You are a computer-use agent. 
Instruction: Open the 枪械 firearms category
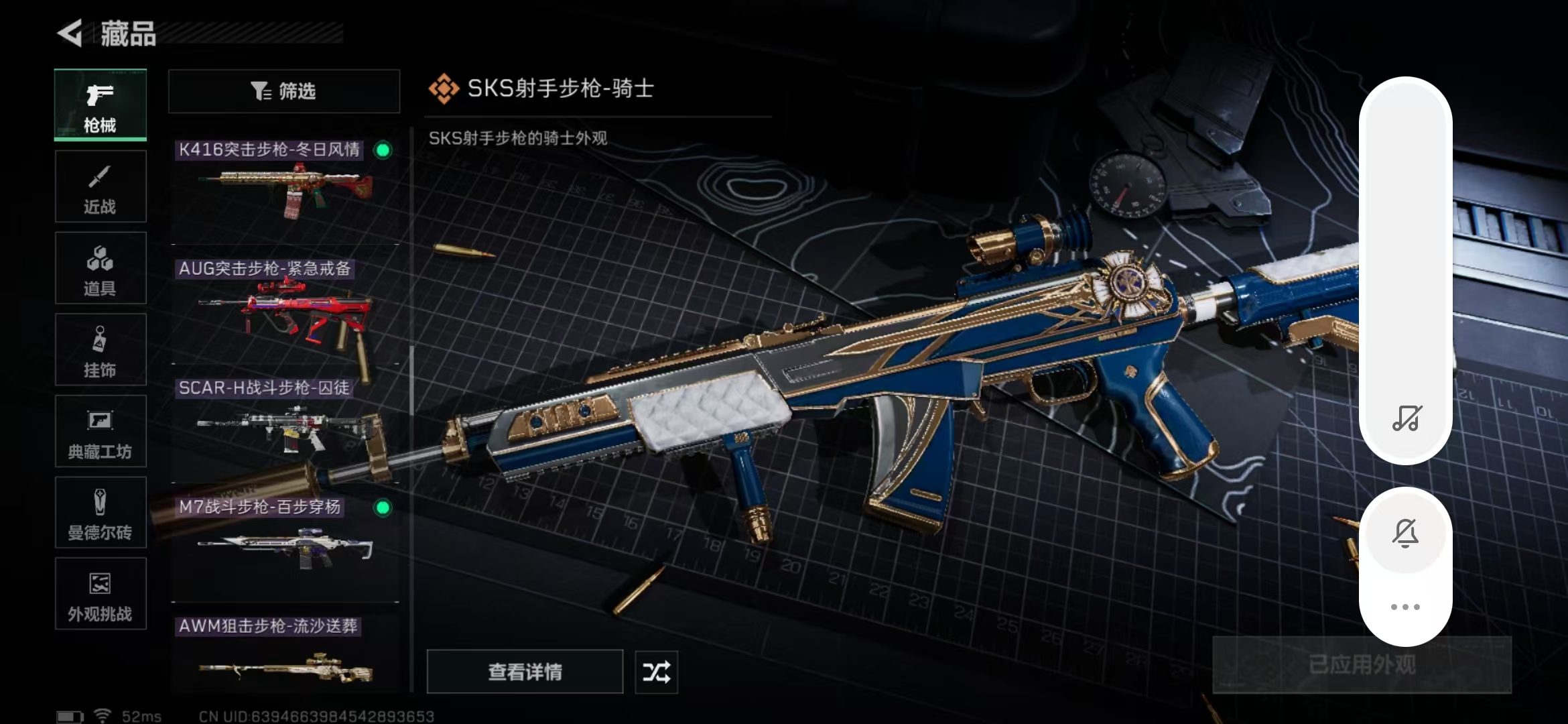pyautogui.click(x=100, y=106)
